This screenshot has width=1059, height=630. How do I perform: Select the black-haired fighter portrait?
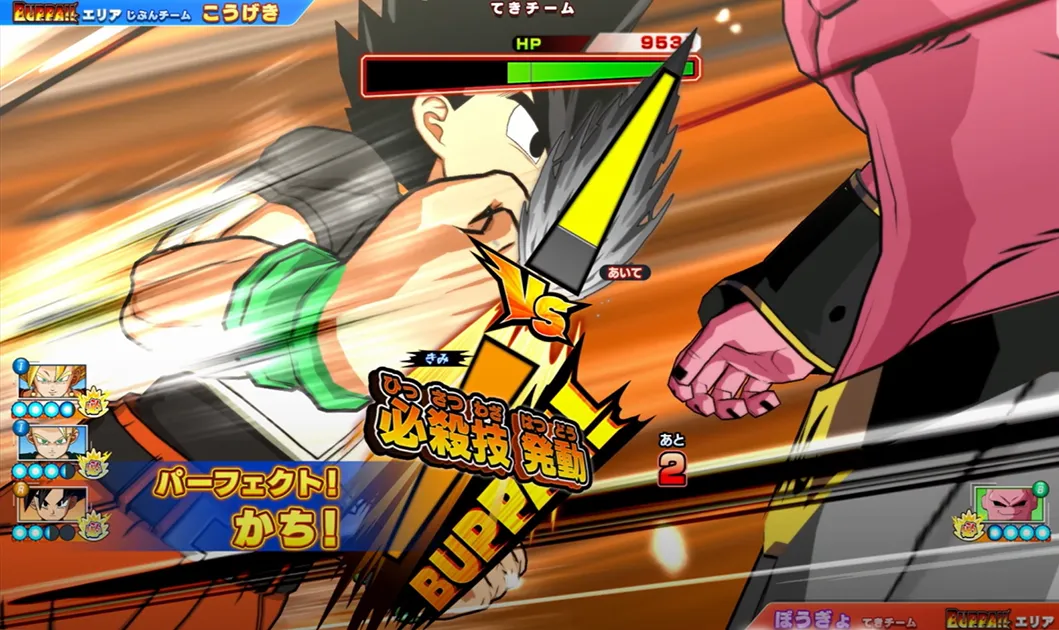(51, 502)
